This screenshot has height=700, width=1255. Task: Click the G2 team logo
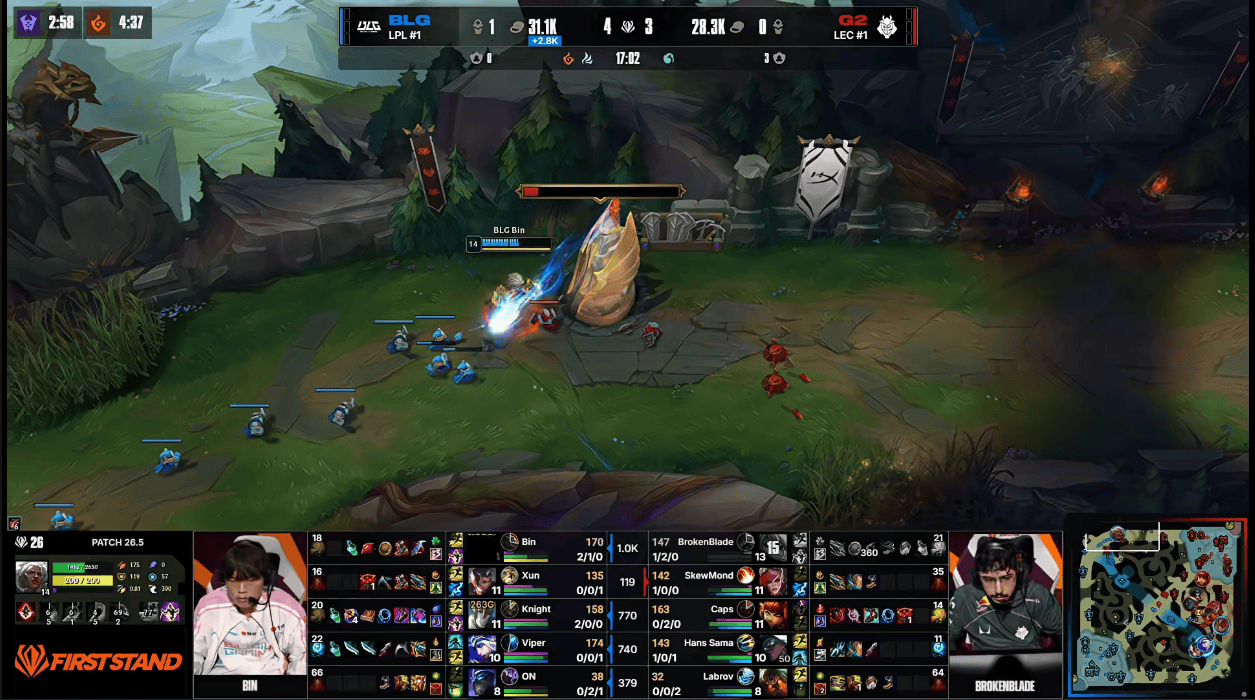(887, 26)
